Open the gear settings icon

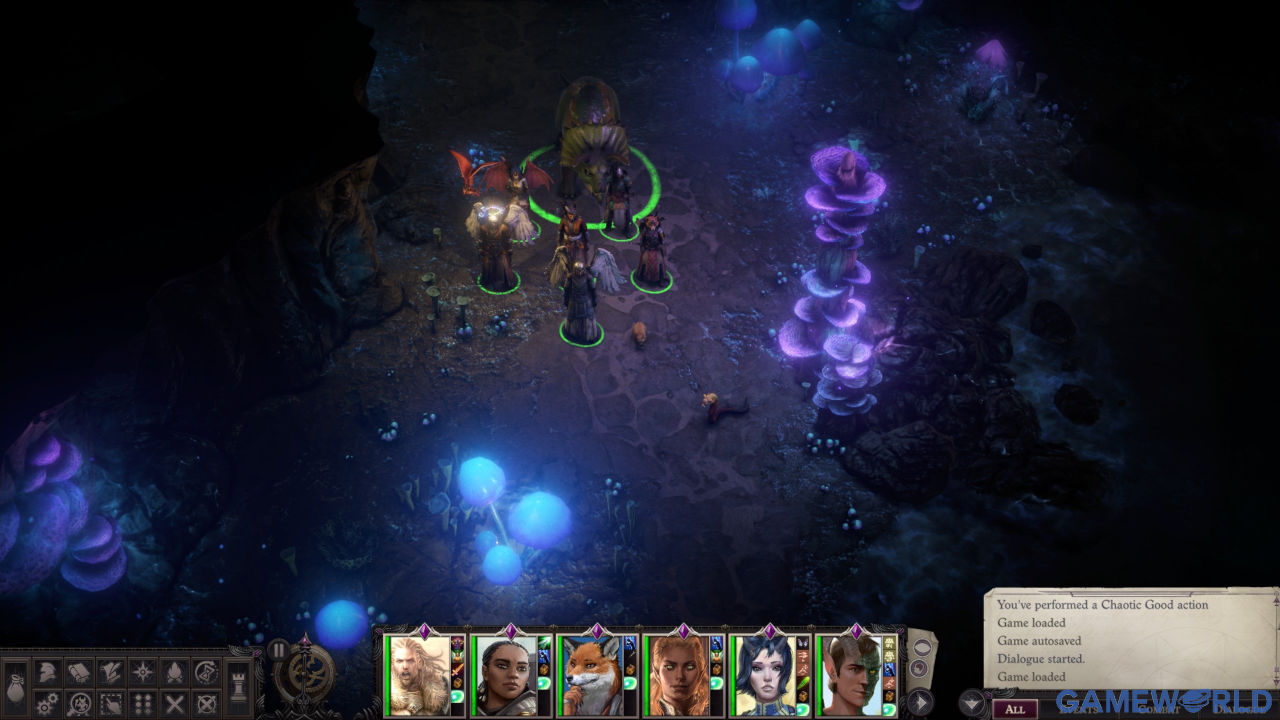click(x=46, y=703)
